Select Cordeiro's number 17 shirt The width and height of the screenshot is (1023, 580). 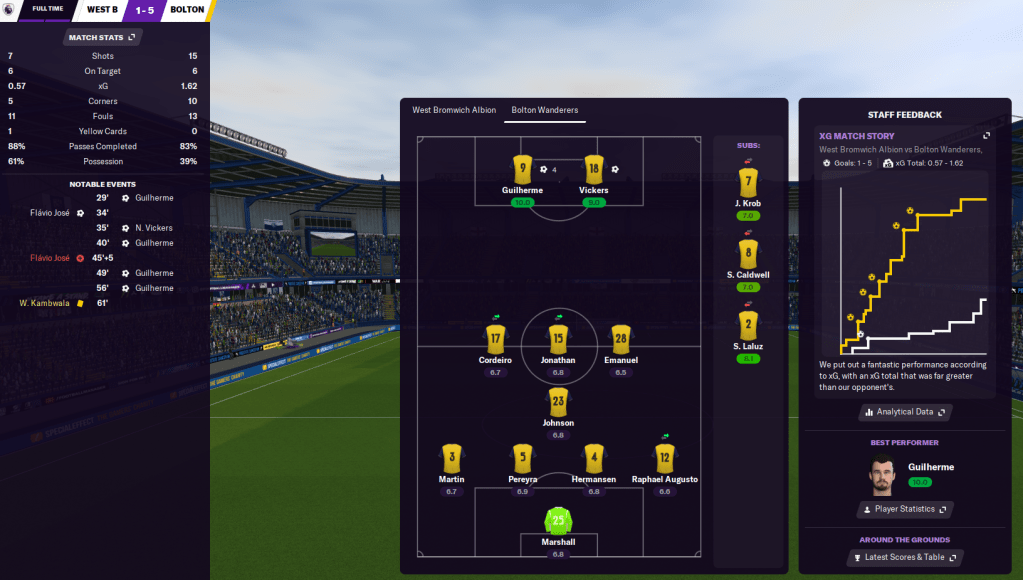coord(495,339)
